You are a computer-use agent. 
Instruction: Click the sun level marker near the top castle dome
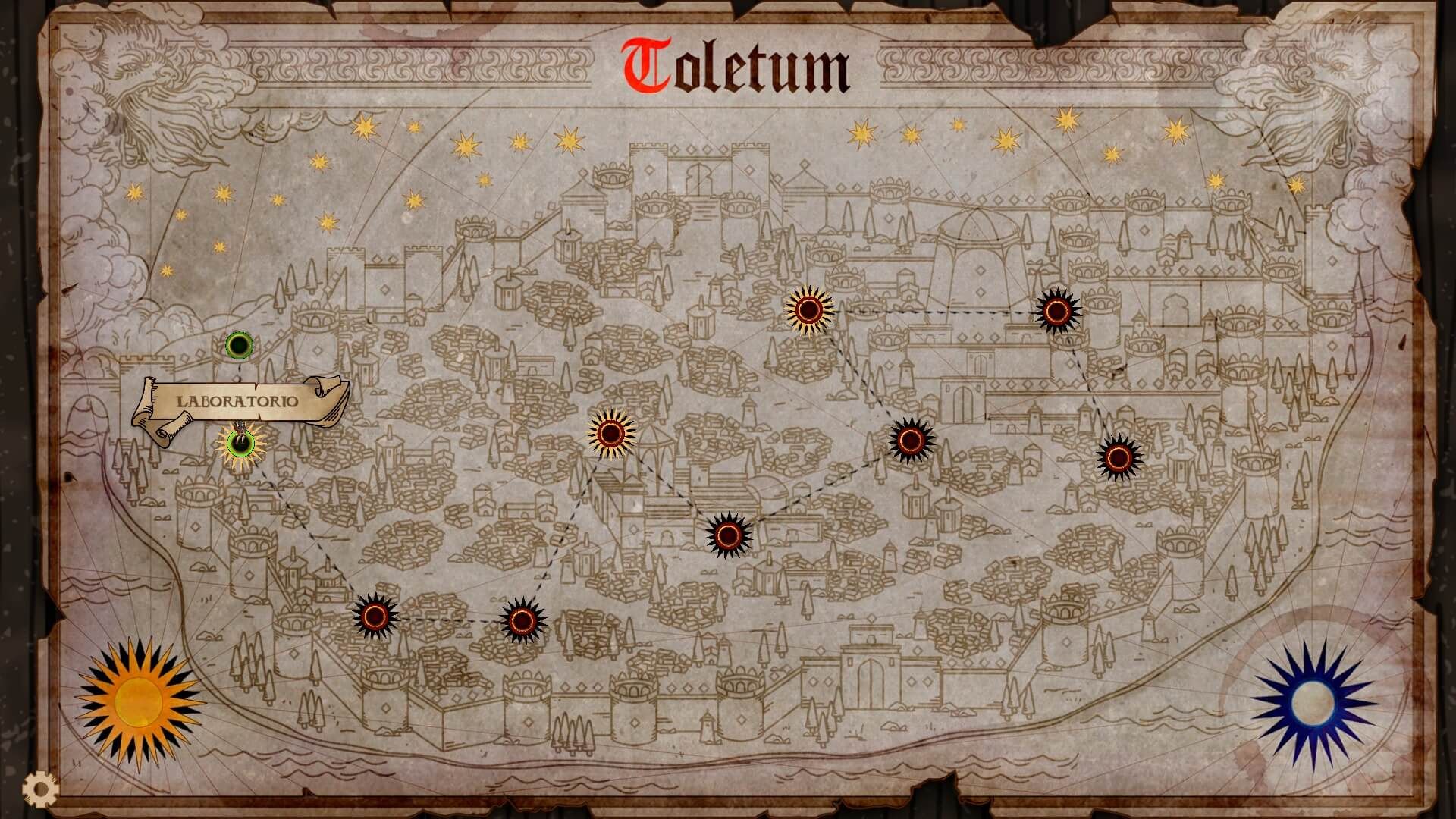(x=808, y=310)
